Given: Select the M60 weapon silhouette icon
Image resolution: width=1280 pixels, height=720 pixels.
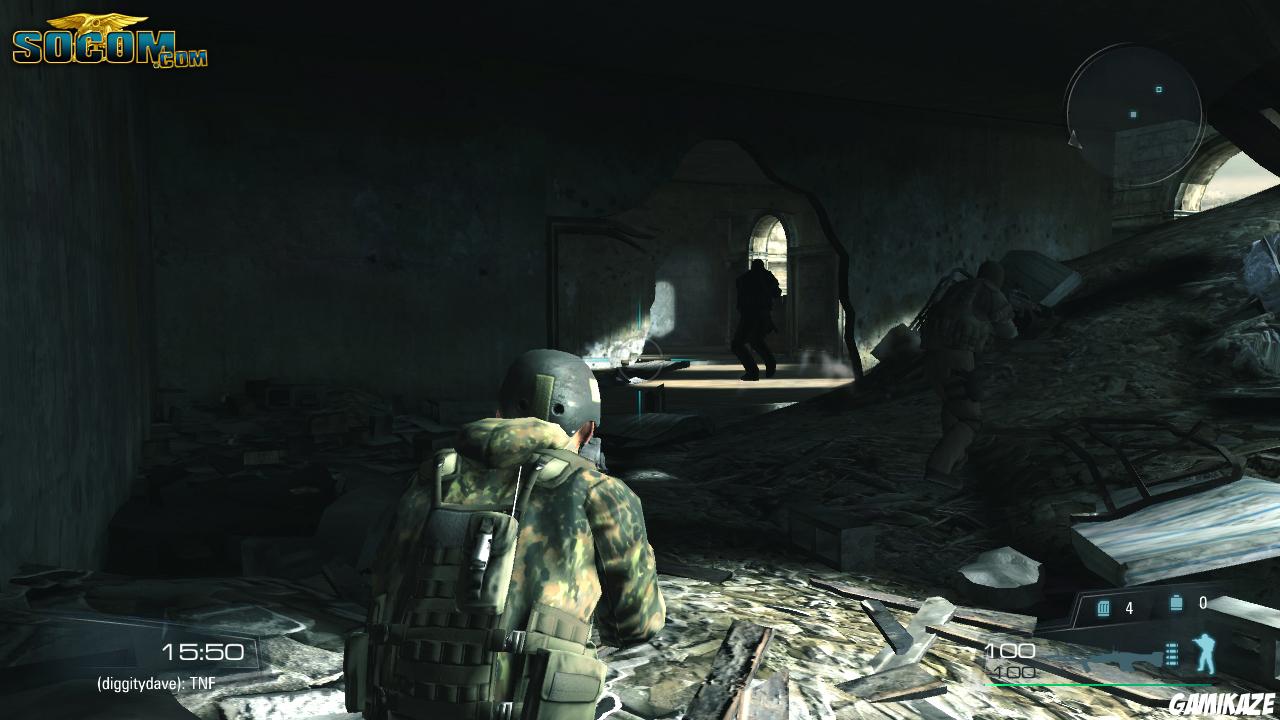Looking at the screenshot, I should click(1125, 655).
